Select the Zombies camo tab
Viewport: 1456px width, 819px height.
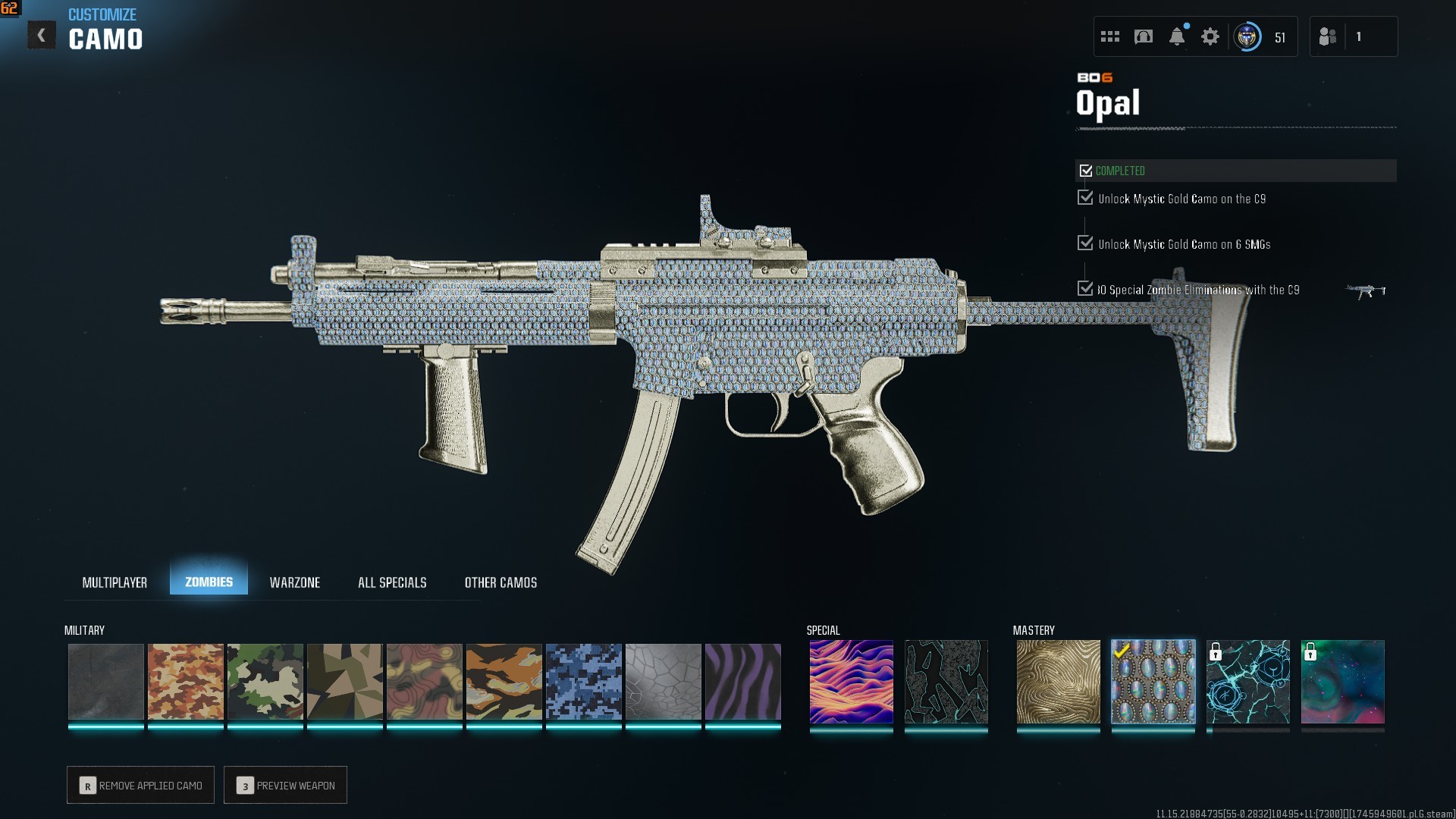tap(209, 582)
